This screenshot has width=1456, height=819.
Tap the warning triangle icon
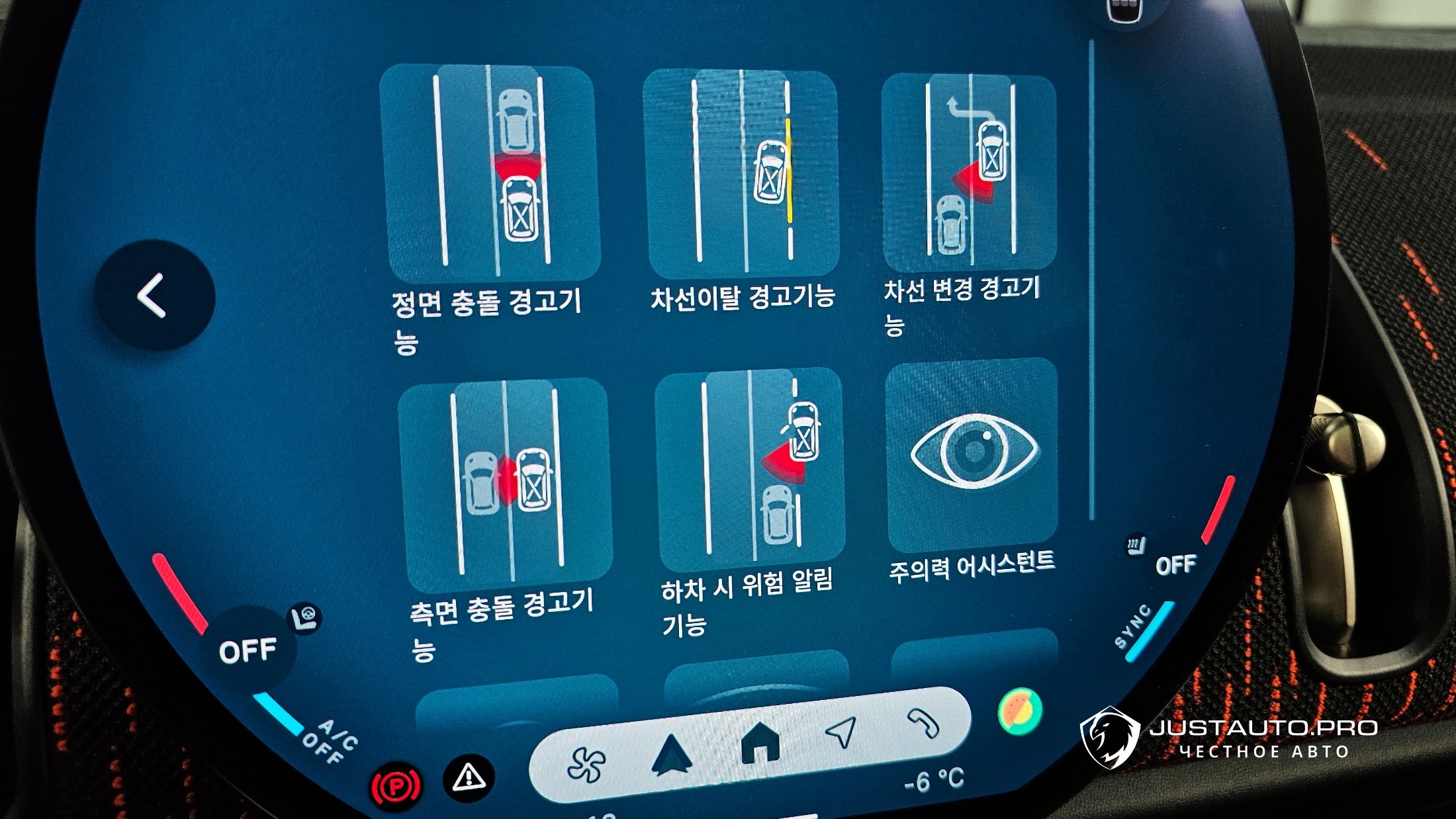[x=469, y=777]
